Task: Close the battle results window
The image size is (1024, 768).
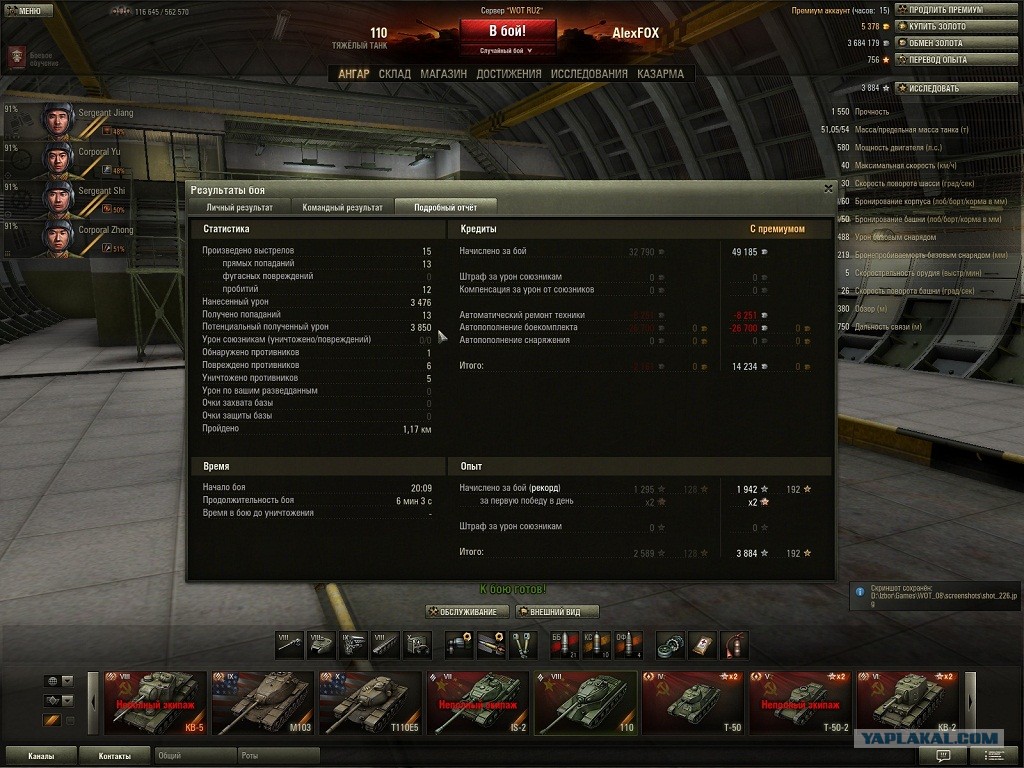Action: tap(828, 188)
